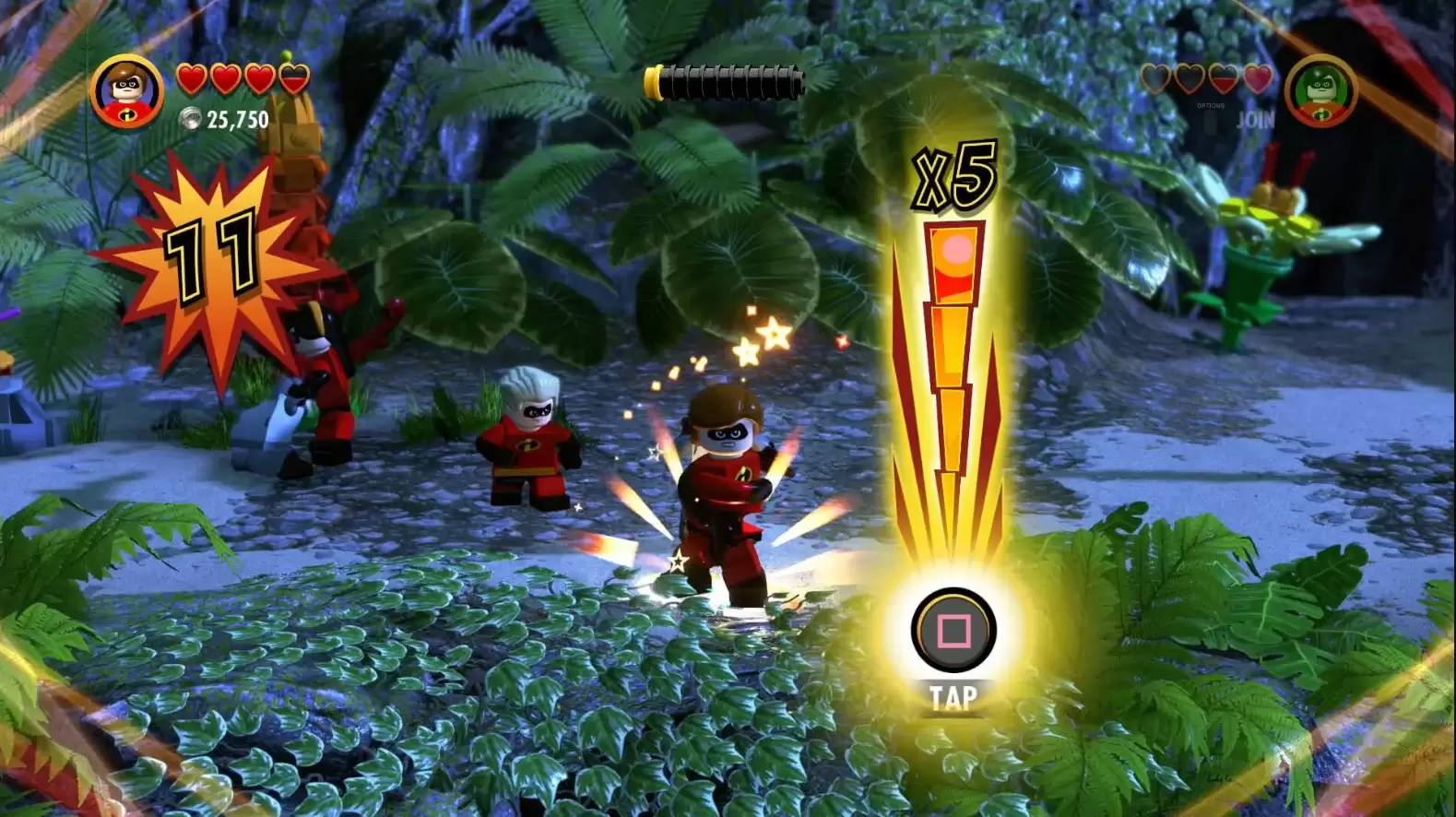Open the OPTIONS prompt near JOIN
Viewport: 1456px width, 817px height.
[x=1210, y=105]
